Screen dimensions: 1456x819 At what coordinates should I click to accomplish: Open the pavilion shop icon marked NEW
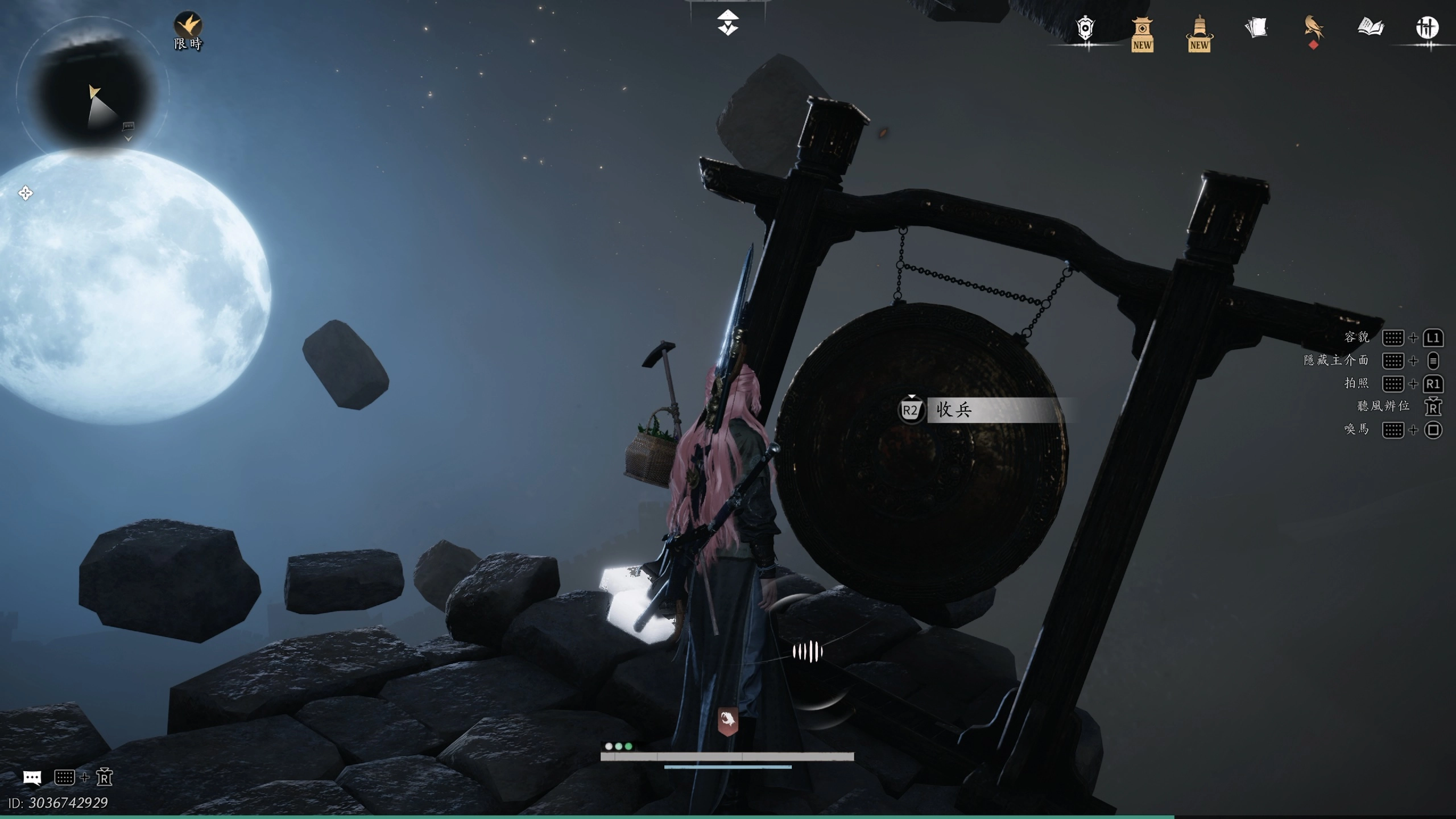click(1142, 34)
